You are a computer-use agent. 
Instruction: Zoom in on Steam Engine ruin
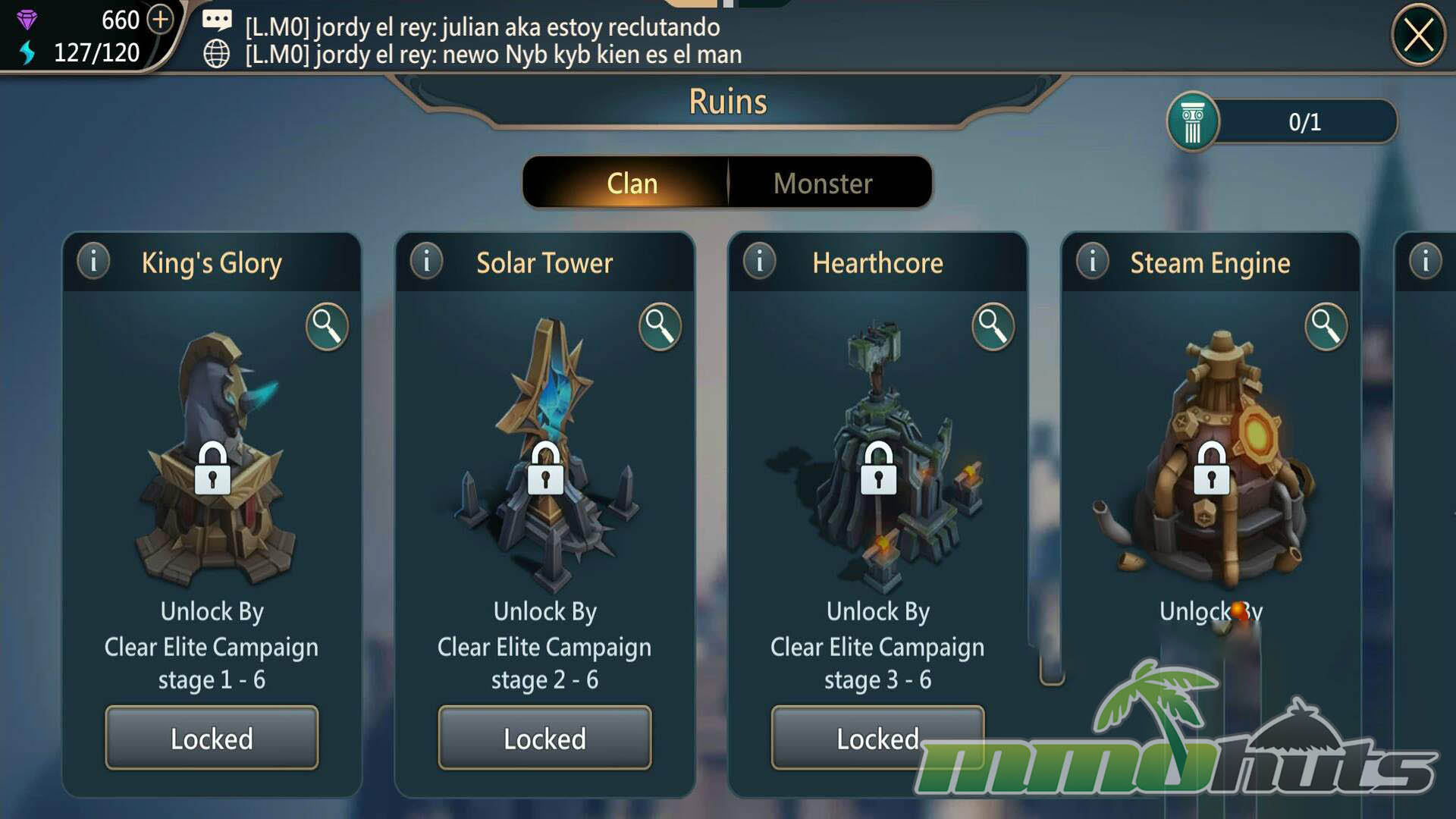1326,327
